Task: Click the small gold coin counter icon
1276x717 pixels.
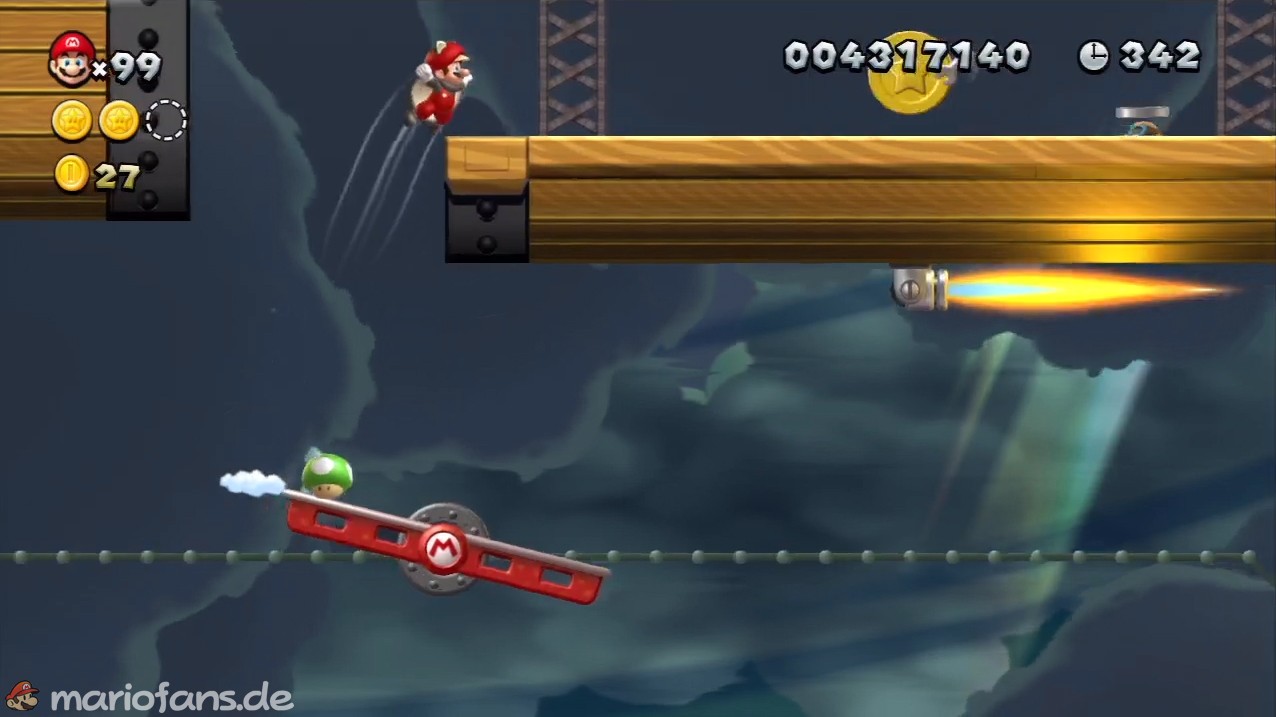Action: (71, 174)
